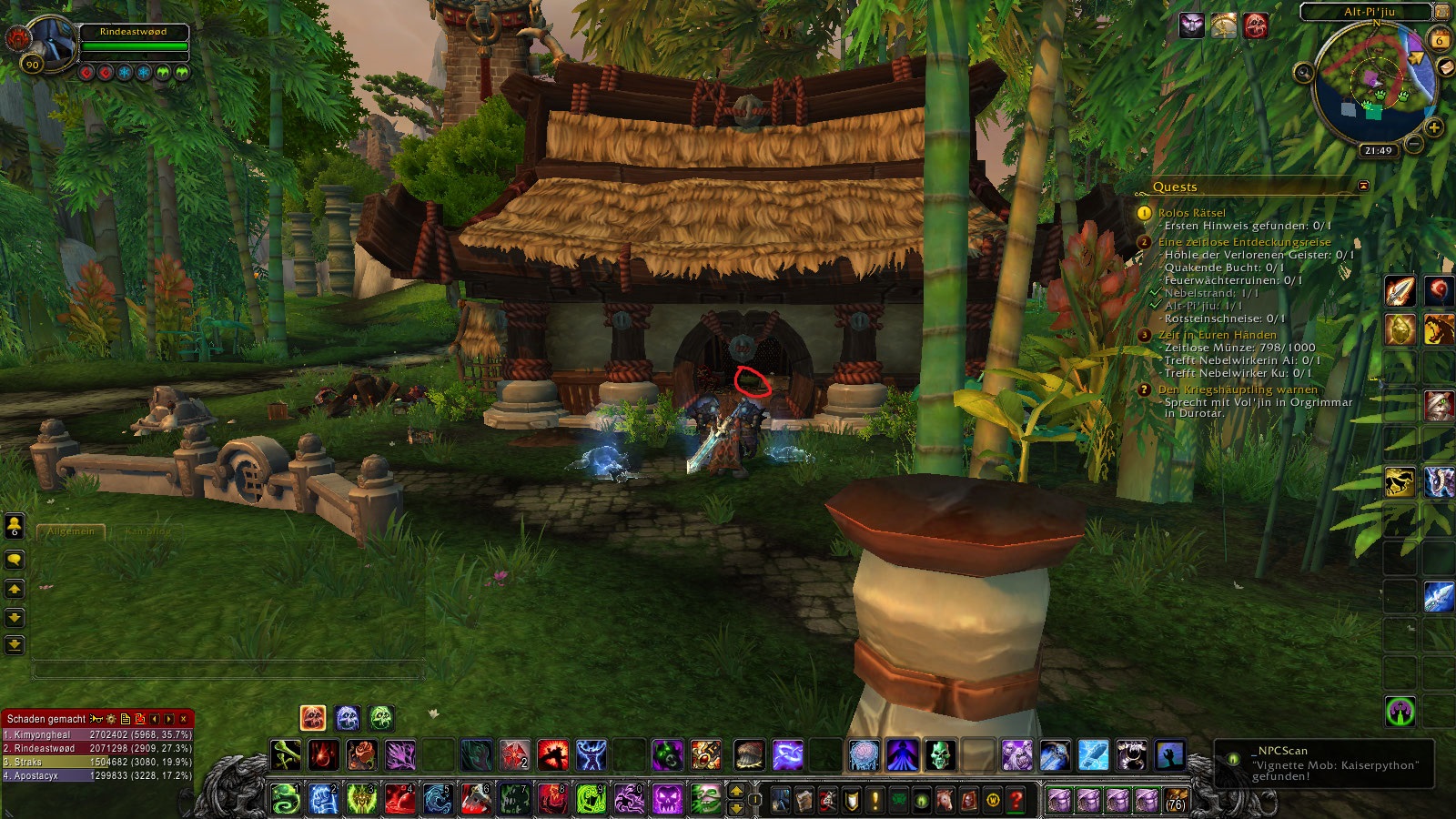Collapse the Quests tracker panel
Screen dimensions: 1456x819
click(x=1363, y=186)
